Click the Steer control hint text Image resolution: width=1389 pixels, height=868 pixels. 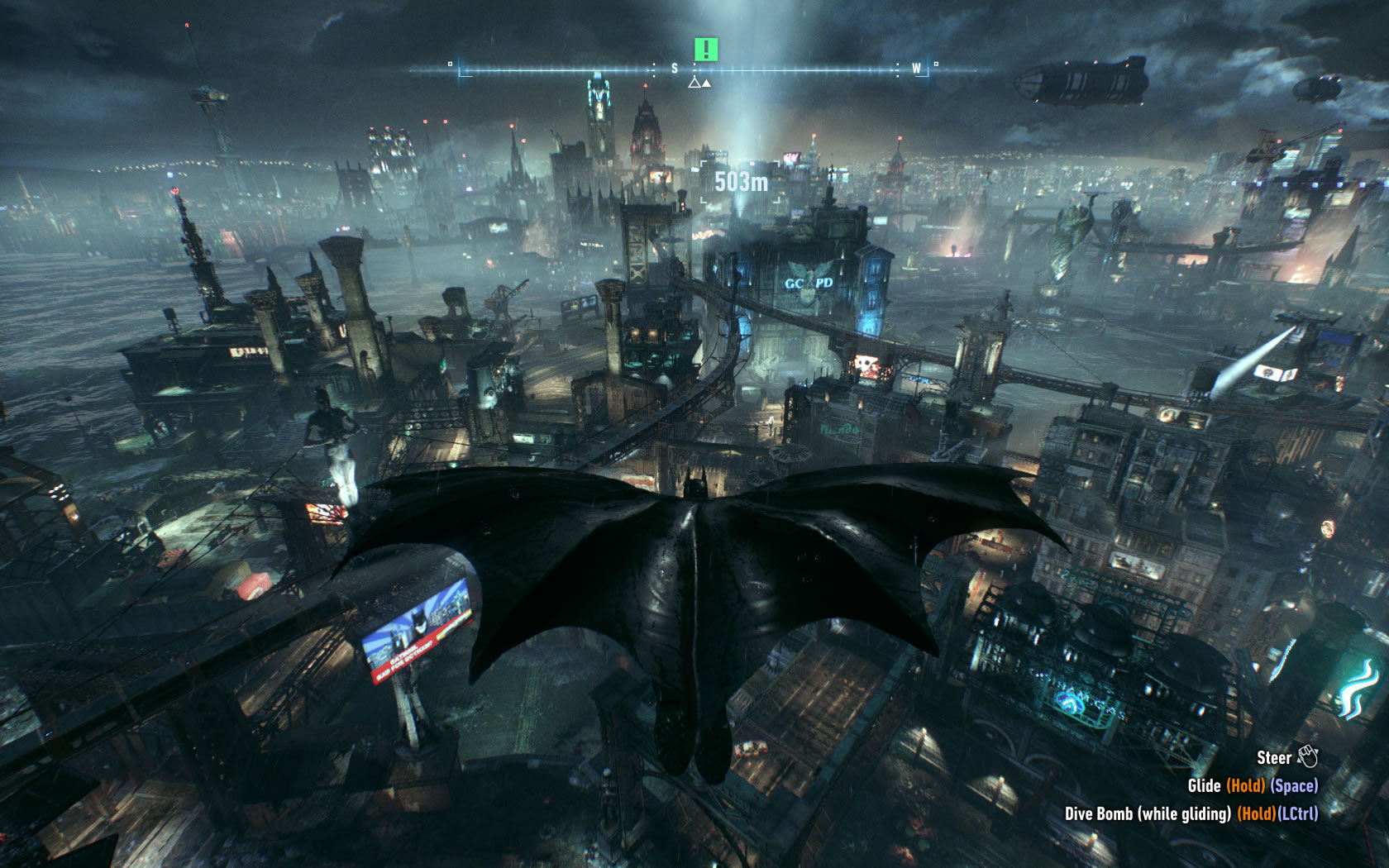point(1275,757)
